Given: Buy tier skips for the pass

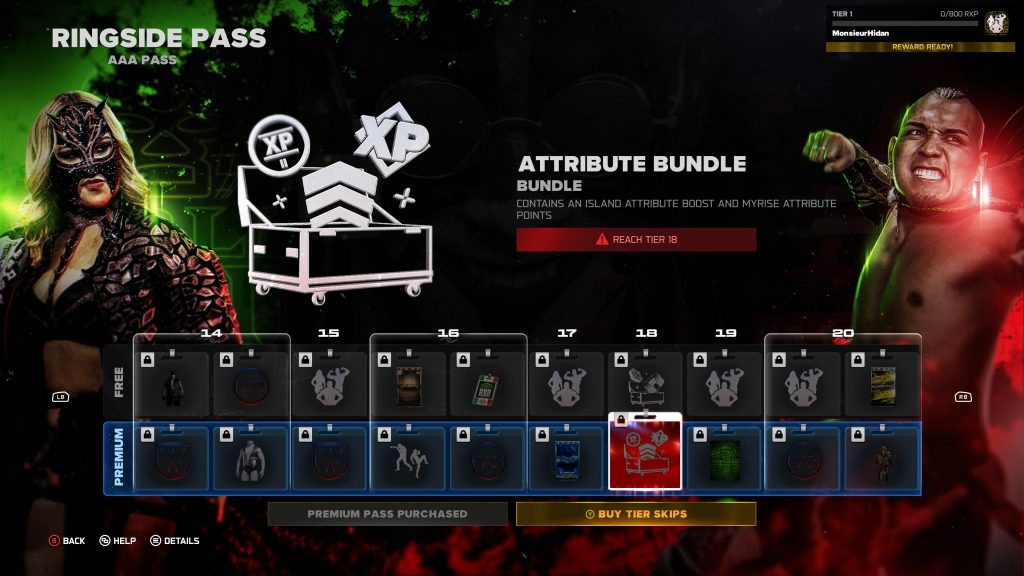Looking at the screenshot, I should click(636, 514).
